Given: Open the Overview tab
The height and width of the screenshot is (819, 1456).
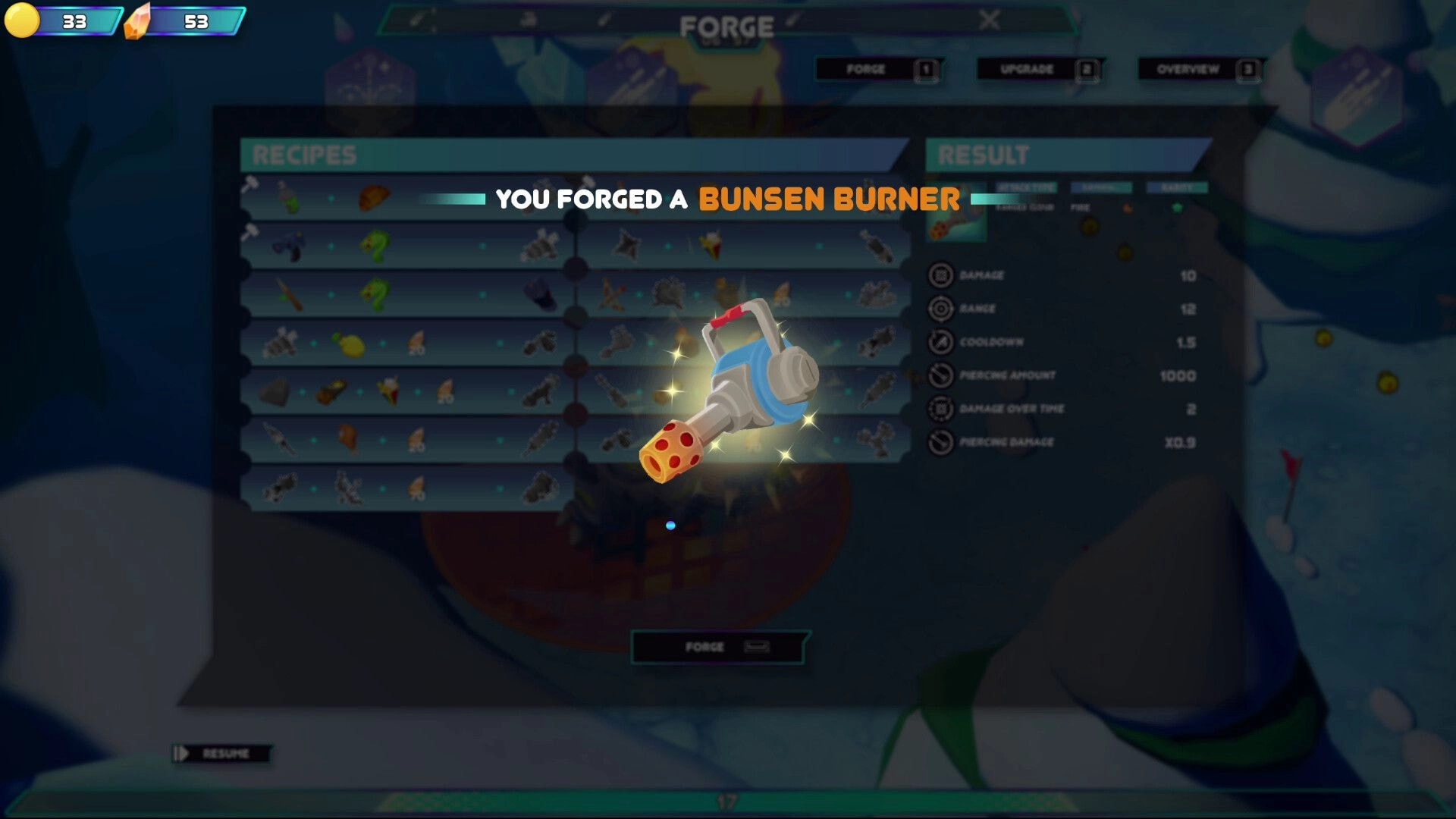Looking at the screenshot, I should coord(1196,69).
